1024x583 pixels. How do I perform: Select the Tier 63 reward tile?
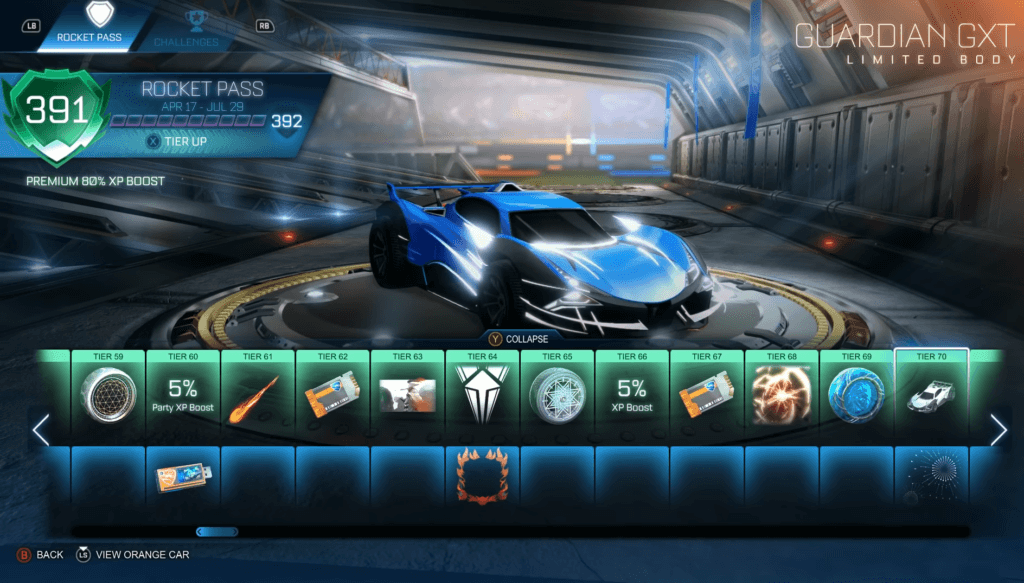[407, 395]
